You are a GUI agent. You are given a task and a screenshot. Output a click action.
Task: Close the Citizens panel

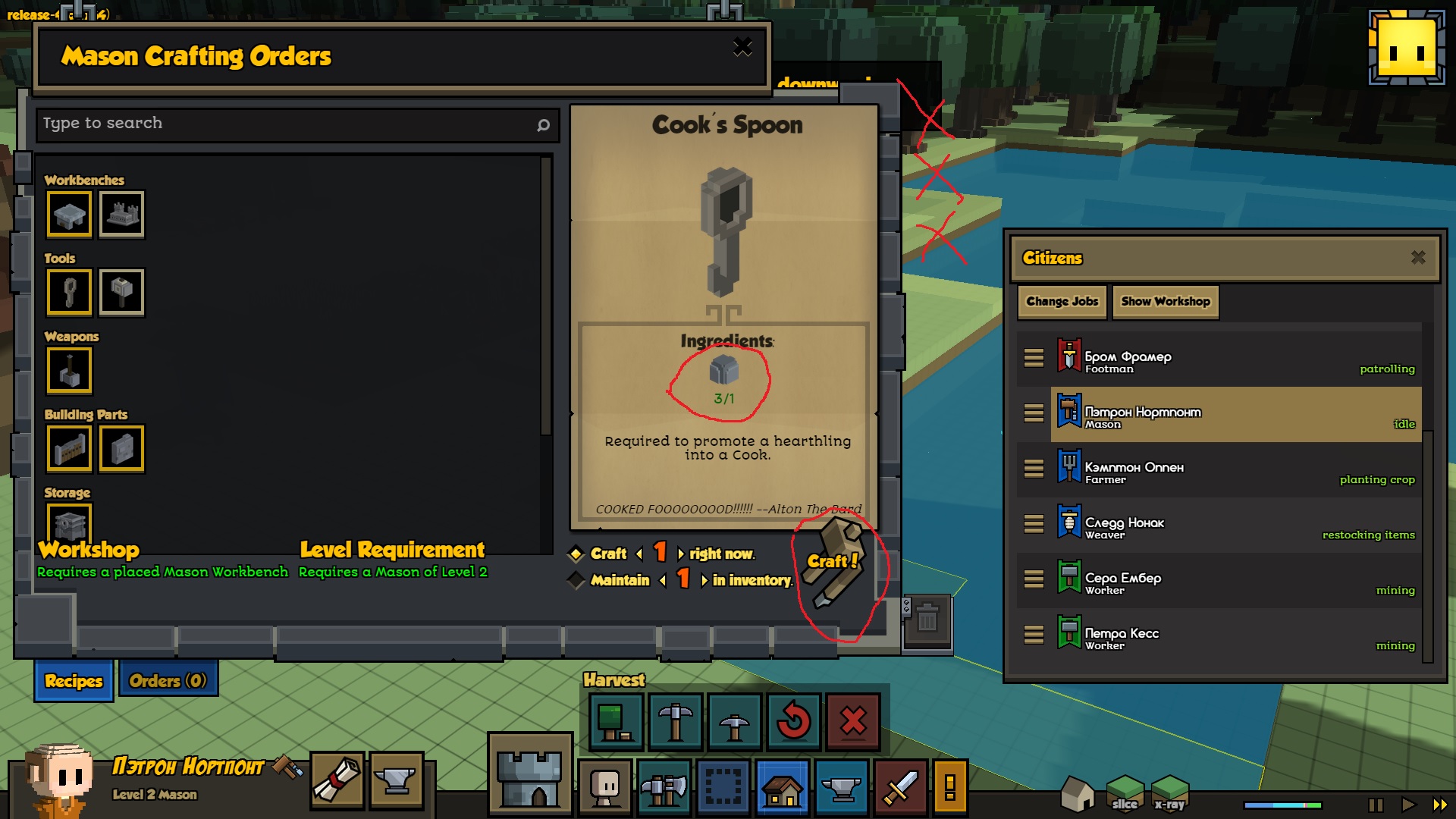coord(1418,258)
